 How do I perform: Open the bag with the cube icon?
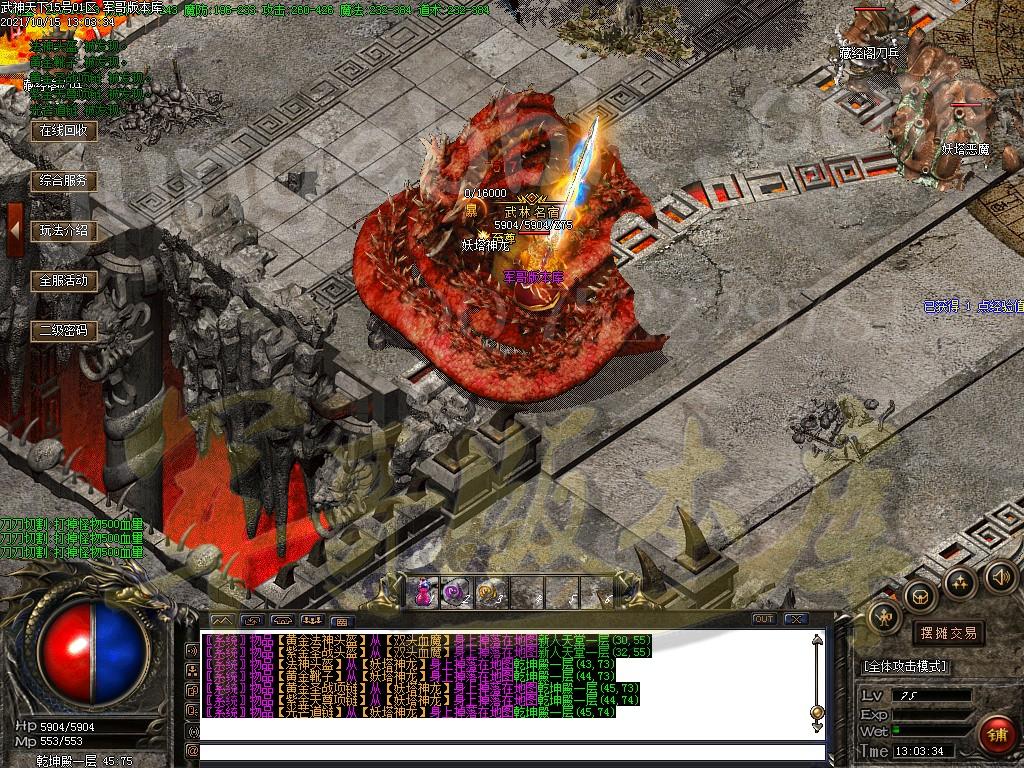(x=919, y=595)
